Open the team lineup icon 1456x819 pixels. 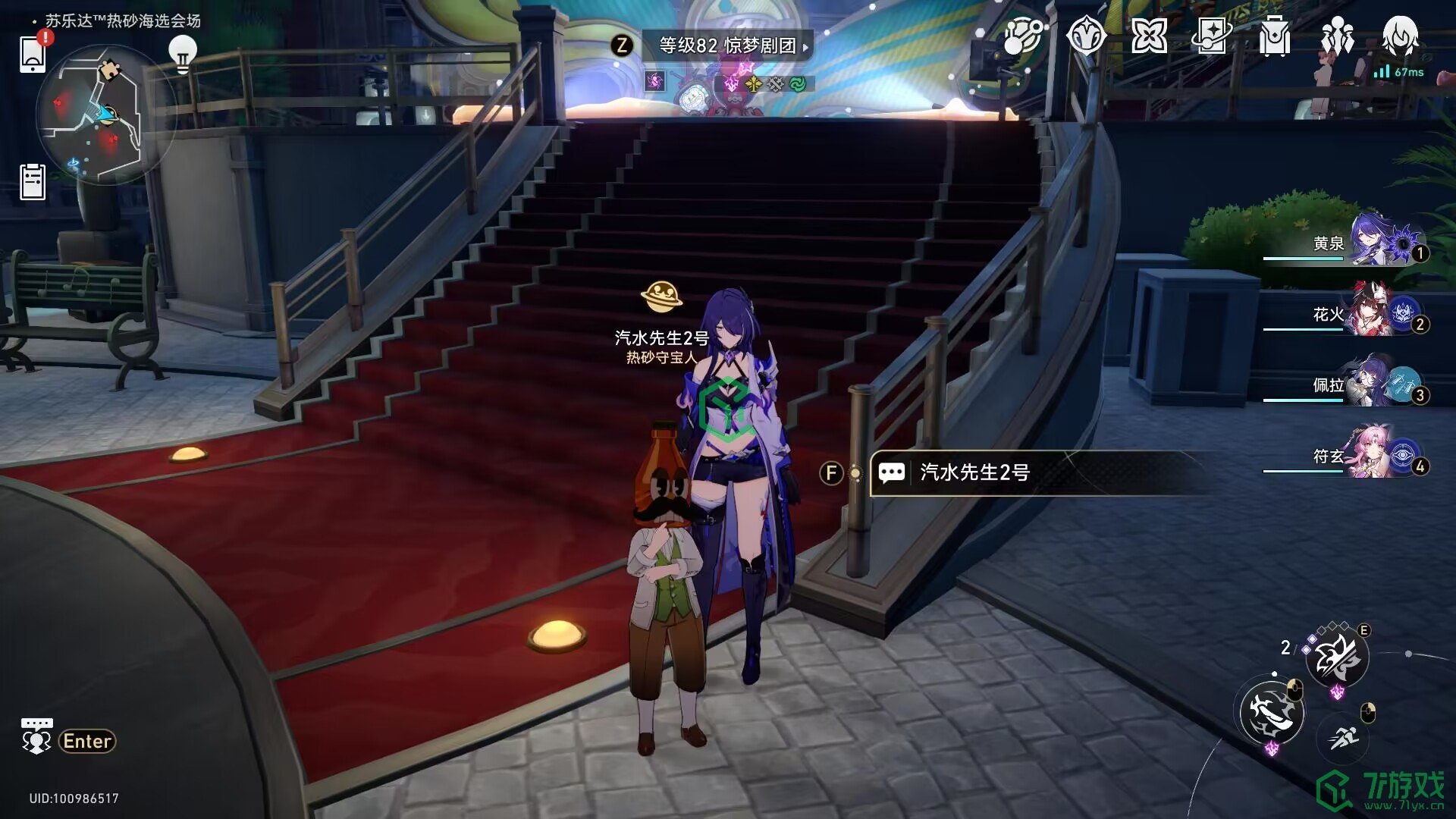(x=1337, y=36)
